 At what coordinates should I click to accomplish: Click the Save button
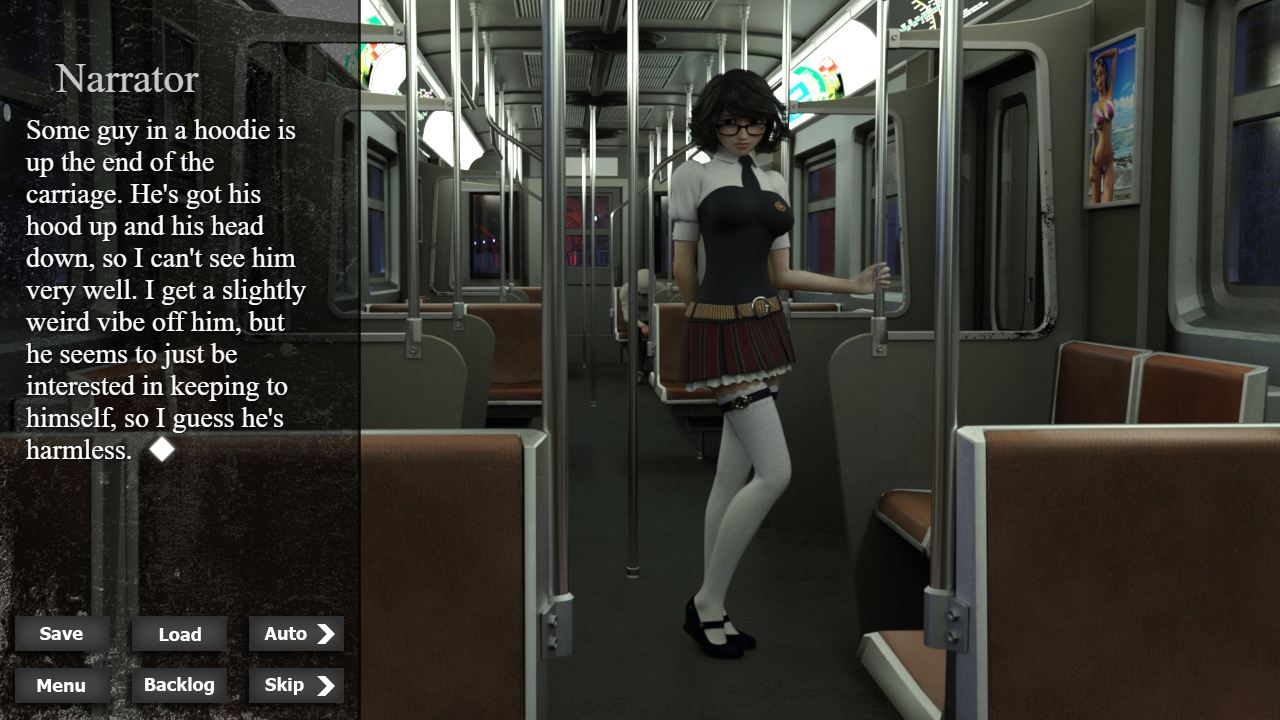click(61, 633)
